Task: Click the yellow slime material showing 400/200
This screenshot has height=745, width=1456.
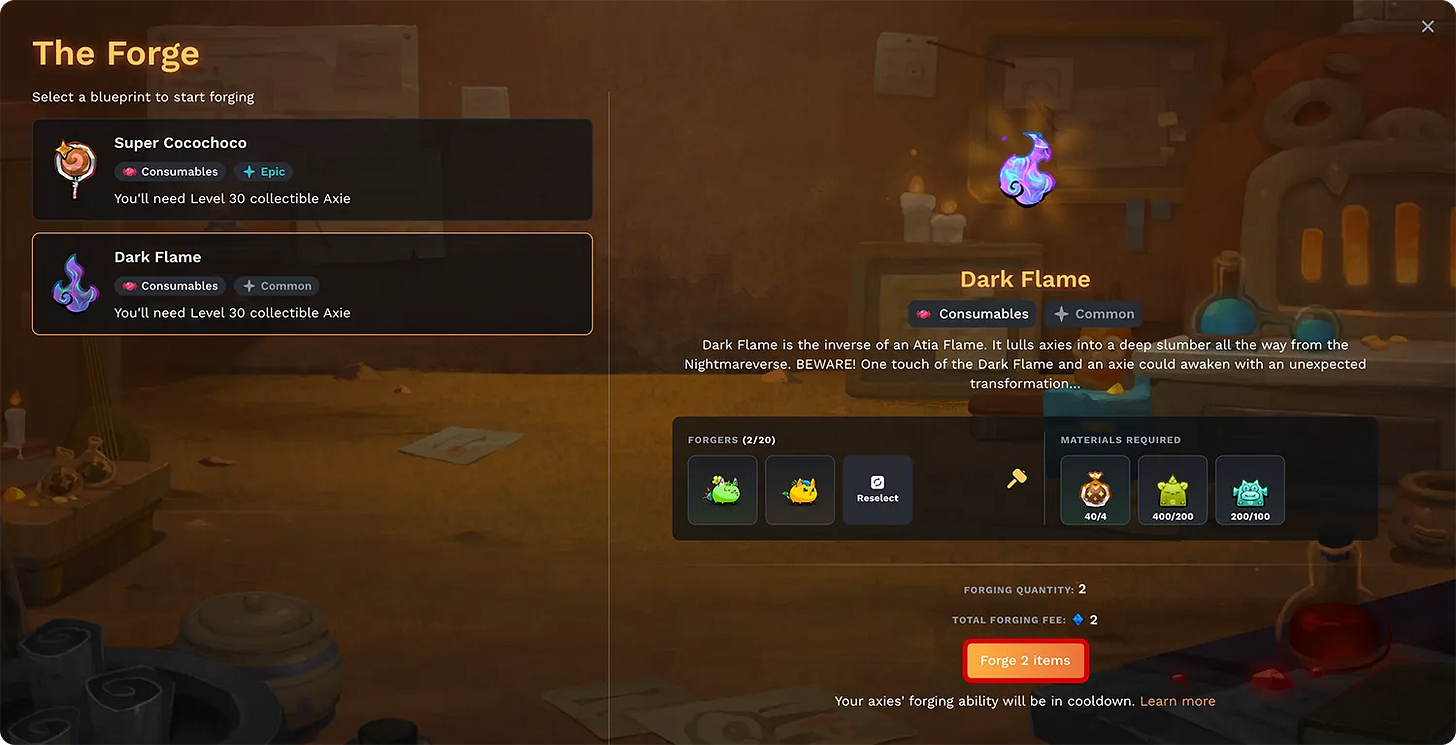Action: [x=1172, y=489]
